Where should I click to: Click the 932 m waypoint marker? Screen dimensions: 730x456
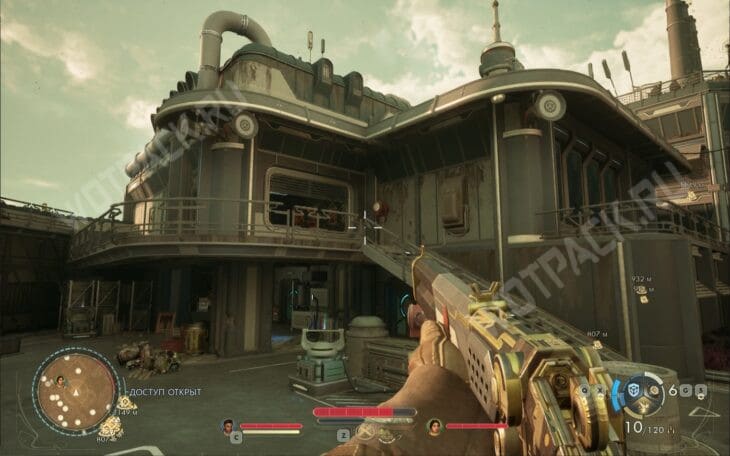639,290
